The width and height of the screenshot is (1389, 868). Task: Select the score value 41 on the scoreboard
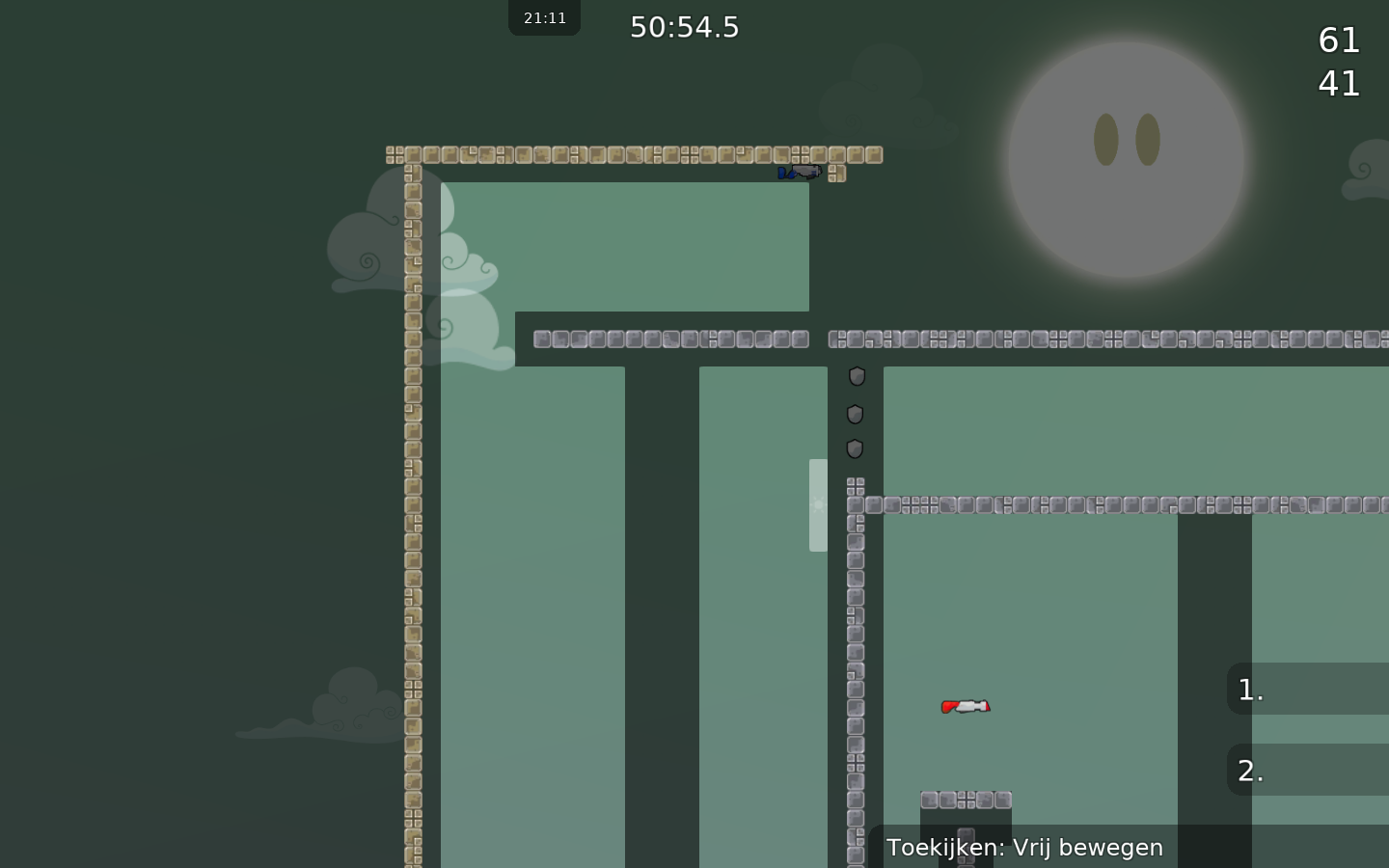point(1338,83)
